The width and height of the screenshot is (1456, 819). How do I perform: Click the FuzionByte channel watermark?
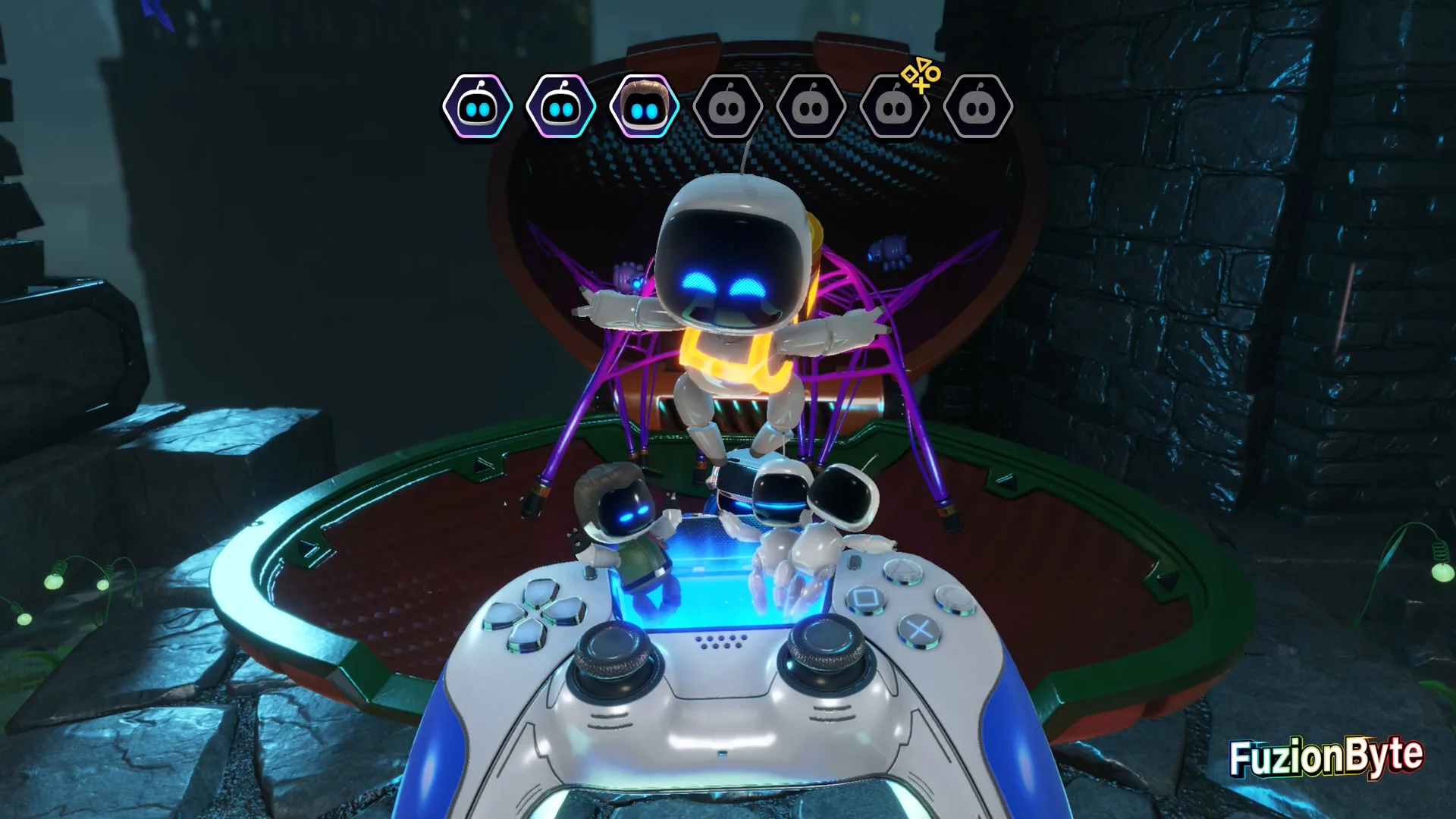(x=1326, y=757)
